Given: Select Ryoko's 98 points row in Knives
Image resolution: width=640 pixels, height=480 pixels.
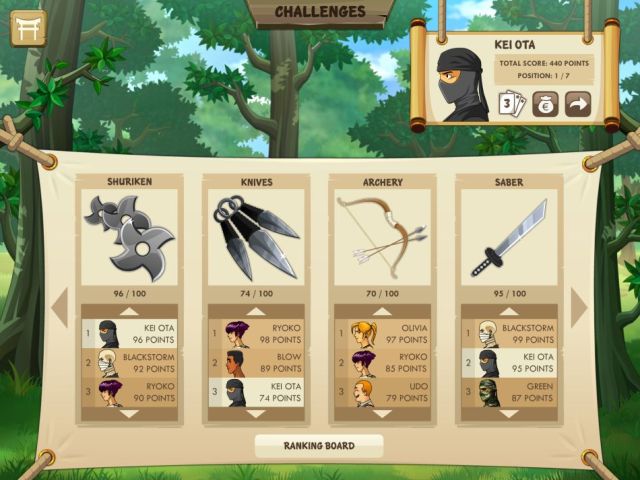Looking at the screenshot, I should click(x=256, y=333).
